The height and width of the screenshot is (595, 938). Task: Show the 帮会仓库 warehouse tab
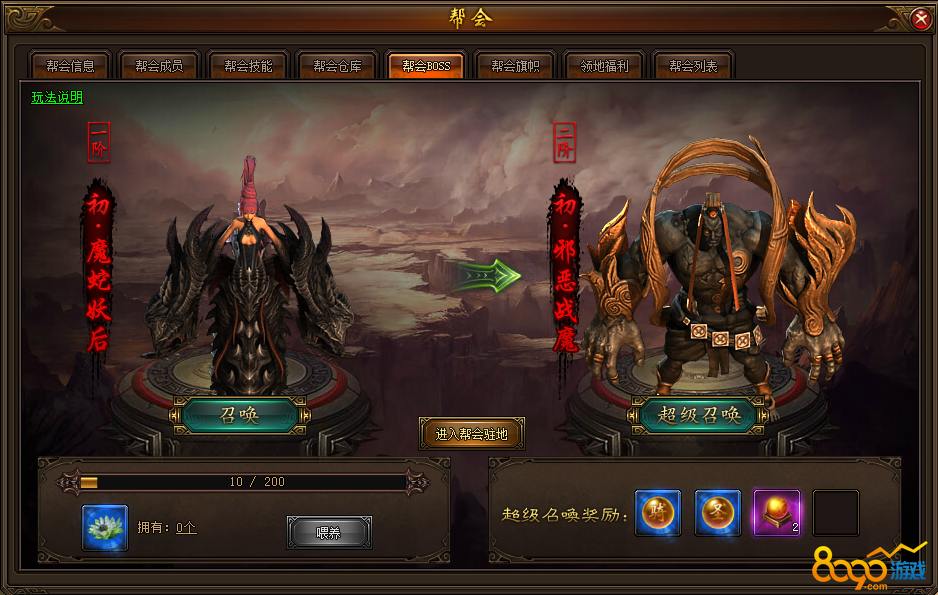point(337,67)
